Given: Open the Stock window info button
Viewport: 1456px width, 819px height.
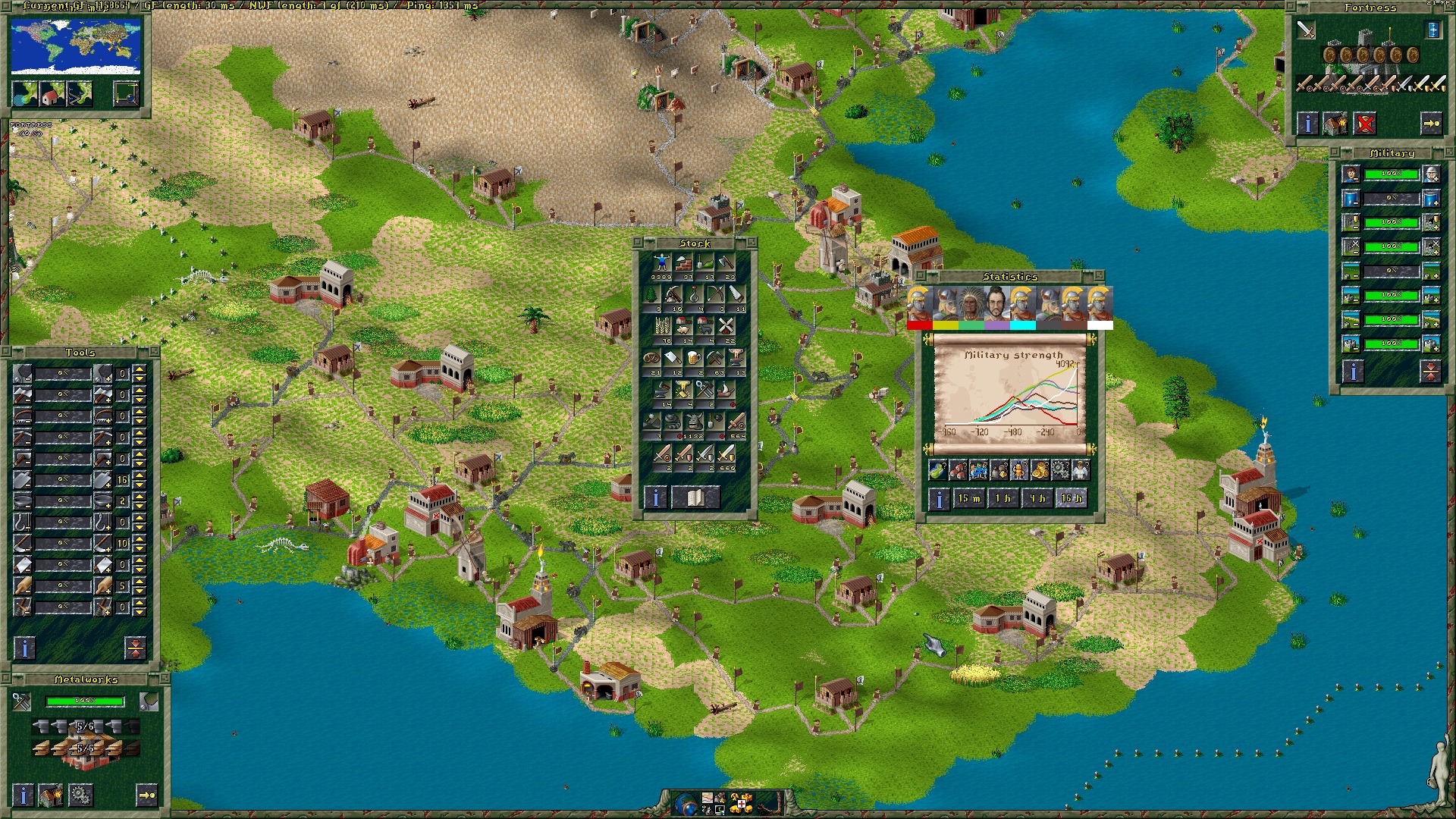Looking at the screenshot, I should point(655,497).
